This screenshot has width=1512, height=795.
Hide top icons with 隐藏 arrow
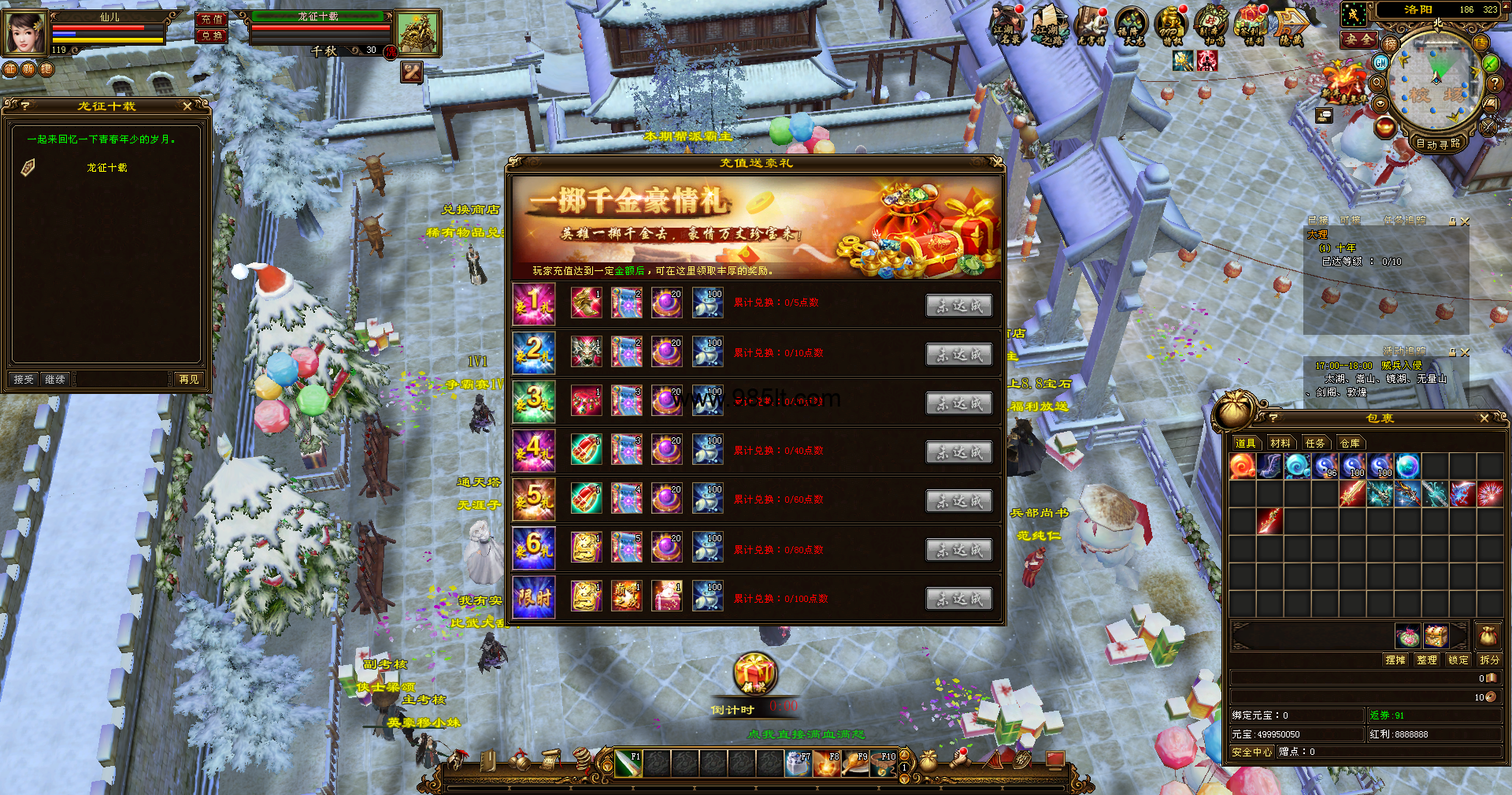coord(1291,27)
